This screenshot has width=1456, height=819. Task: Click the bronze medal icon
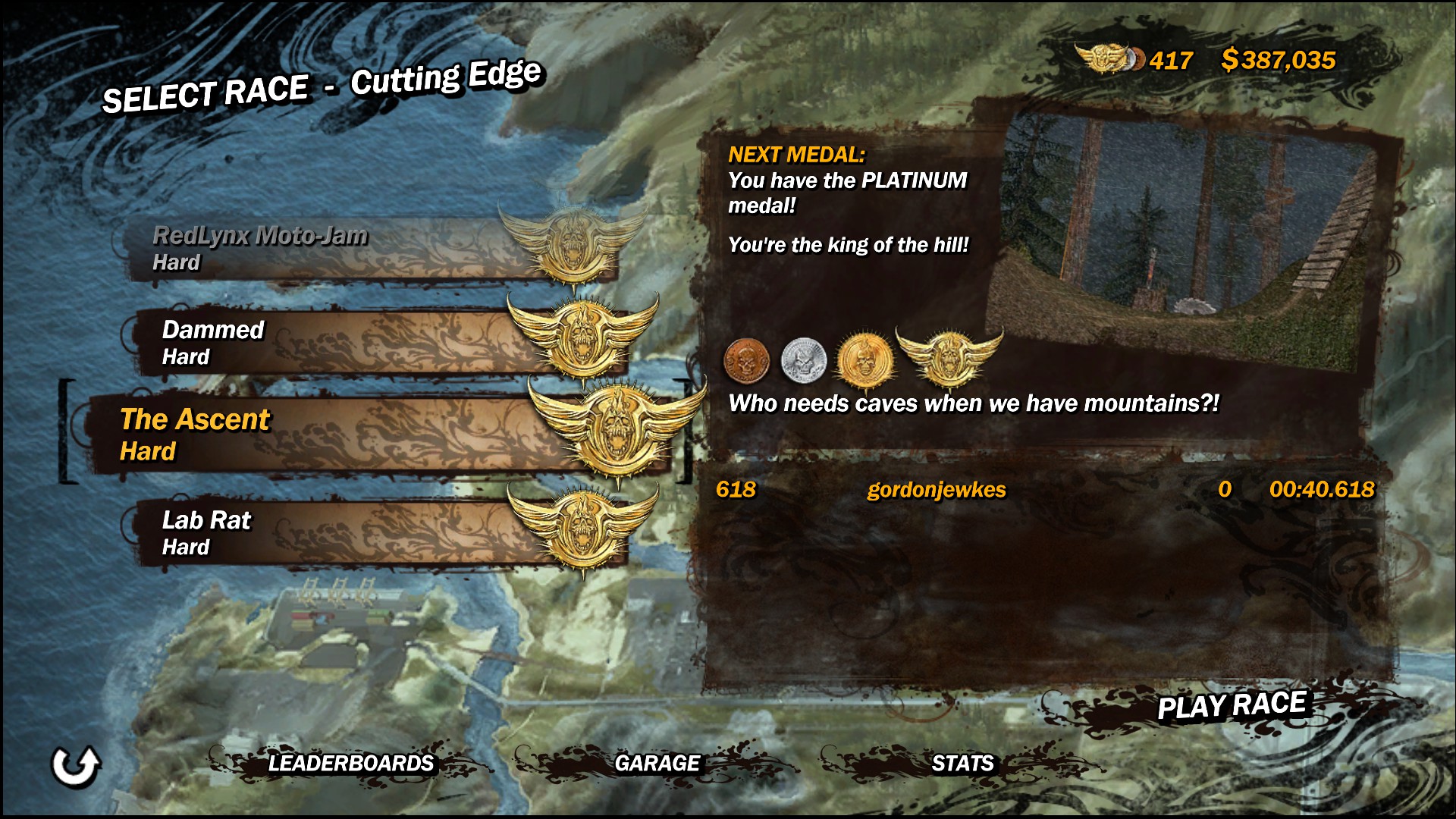[746, 359]
